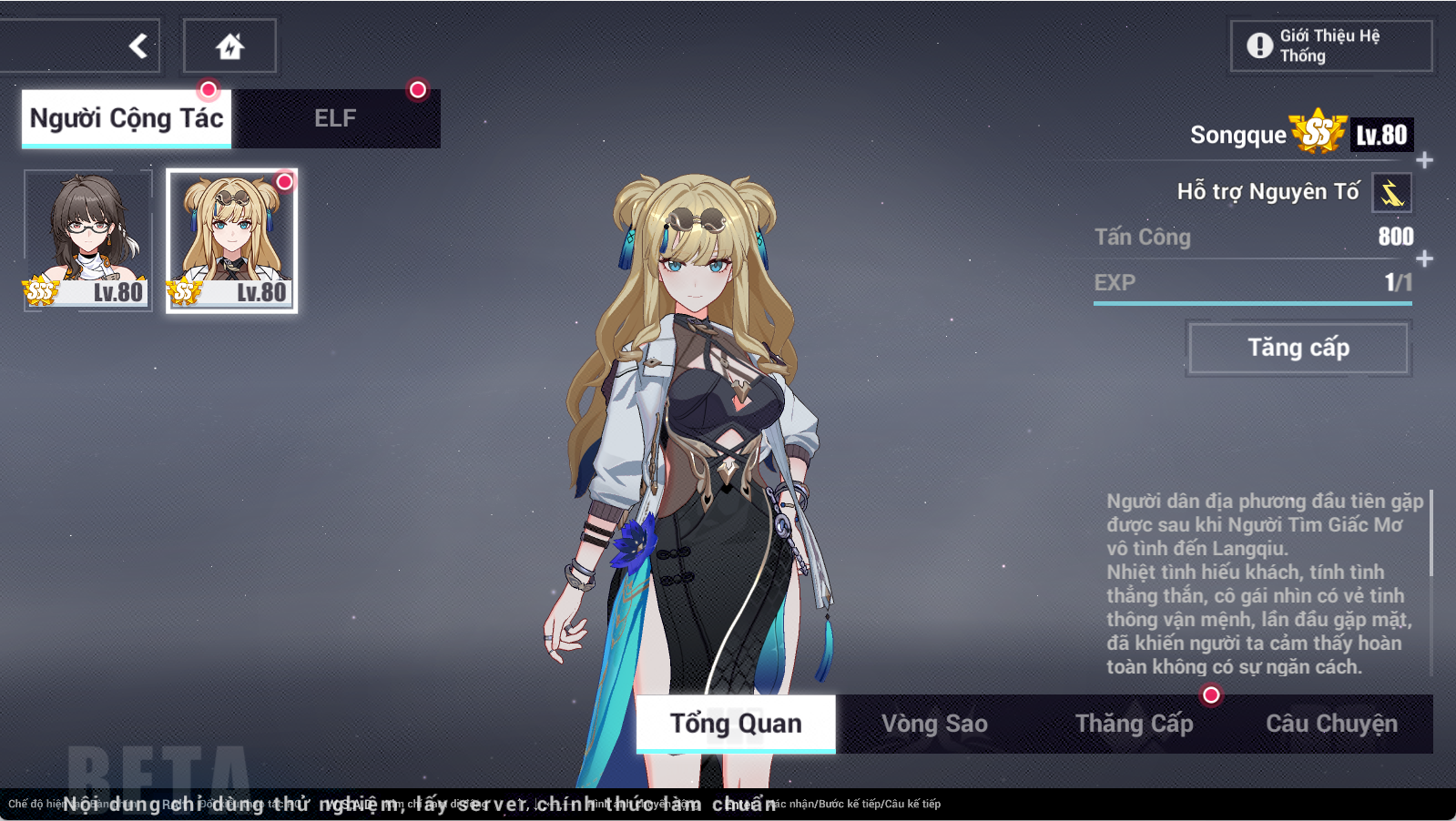The image size is (1456, 821).
Task: Click the red dot above the story tabs
Action: [x=1211, y=694]
